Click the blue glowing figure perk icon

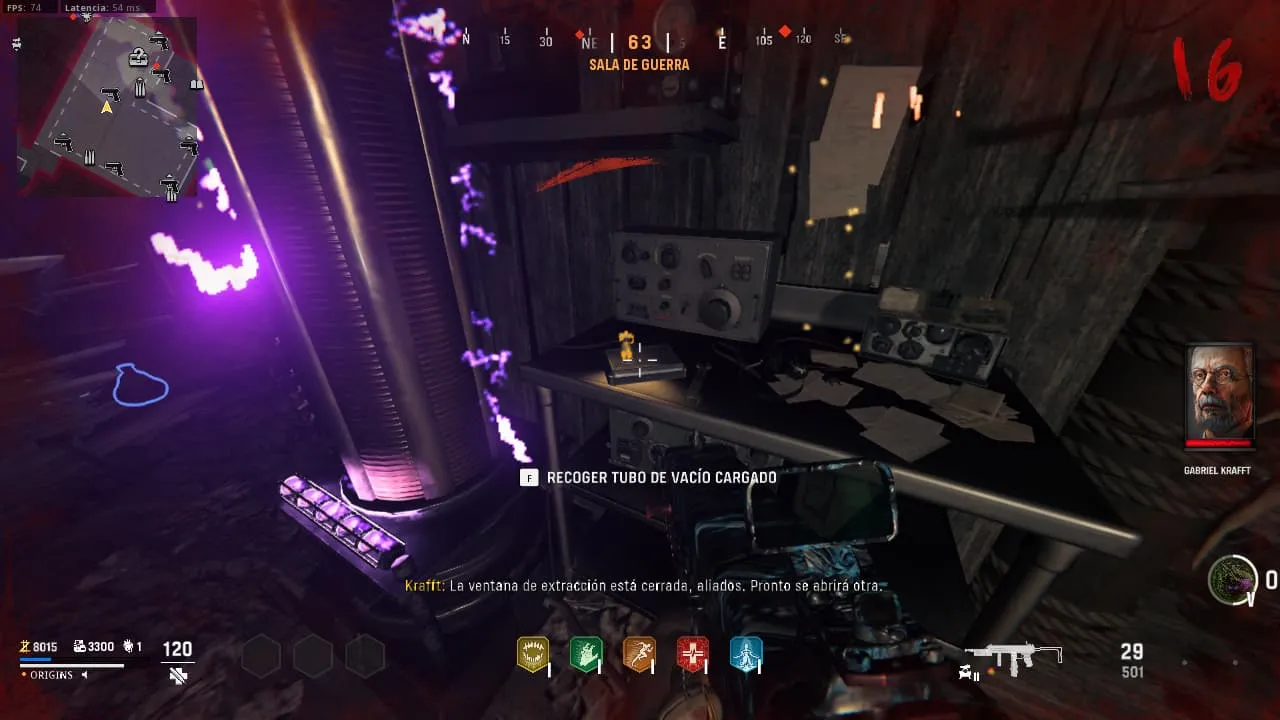coord(746,654)
